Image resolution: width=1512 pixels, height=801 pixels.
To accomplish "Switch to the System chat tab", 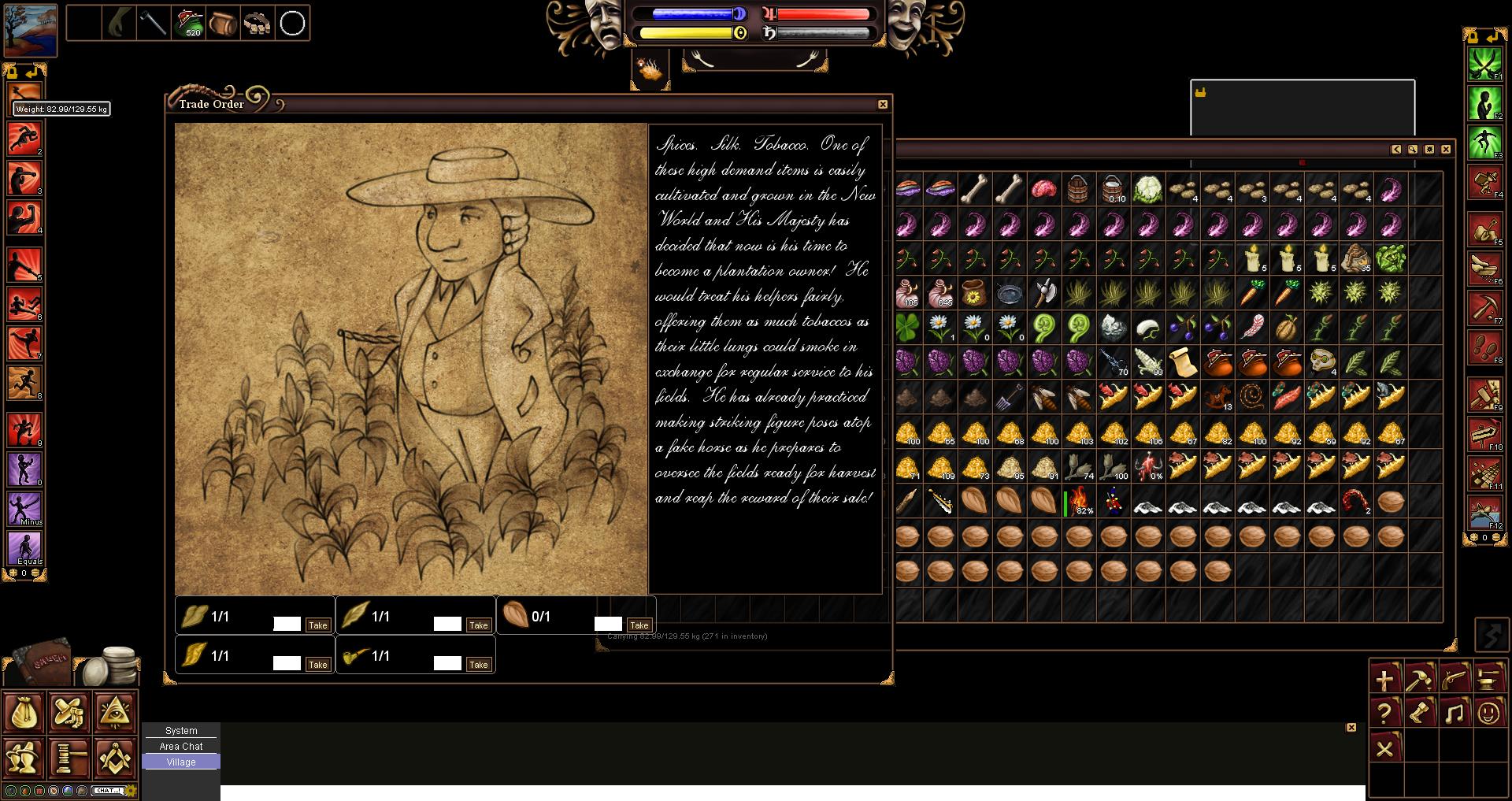I will pos(181,731).
